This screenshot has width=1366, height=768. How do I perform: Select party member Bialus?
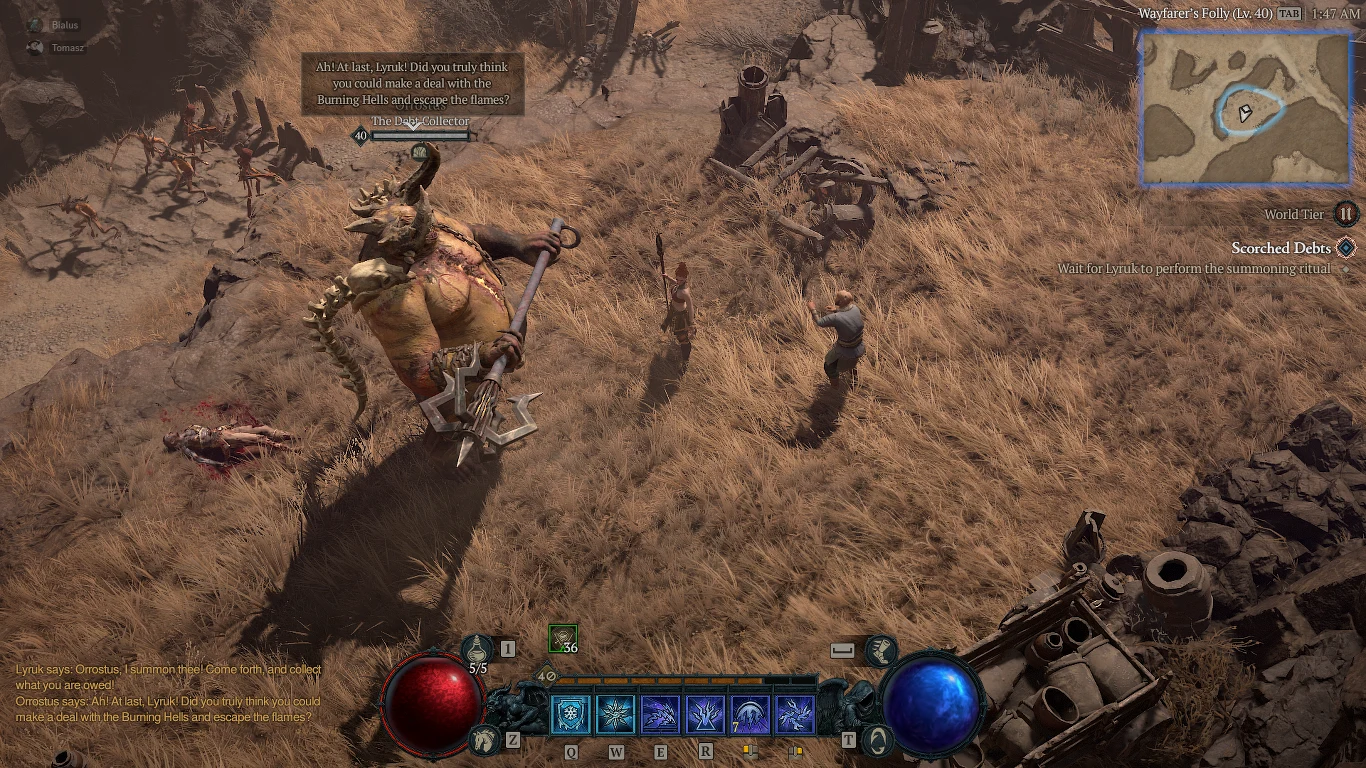pos(57,25)
